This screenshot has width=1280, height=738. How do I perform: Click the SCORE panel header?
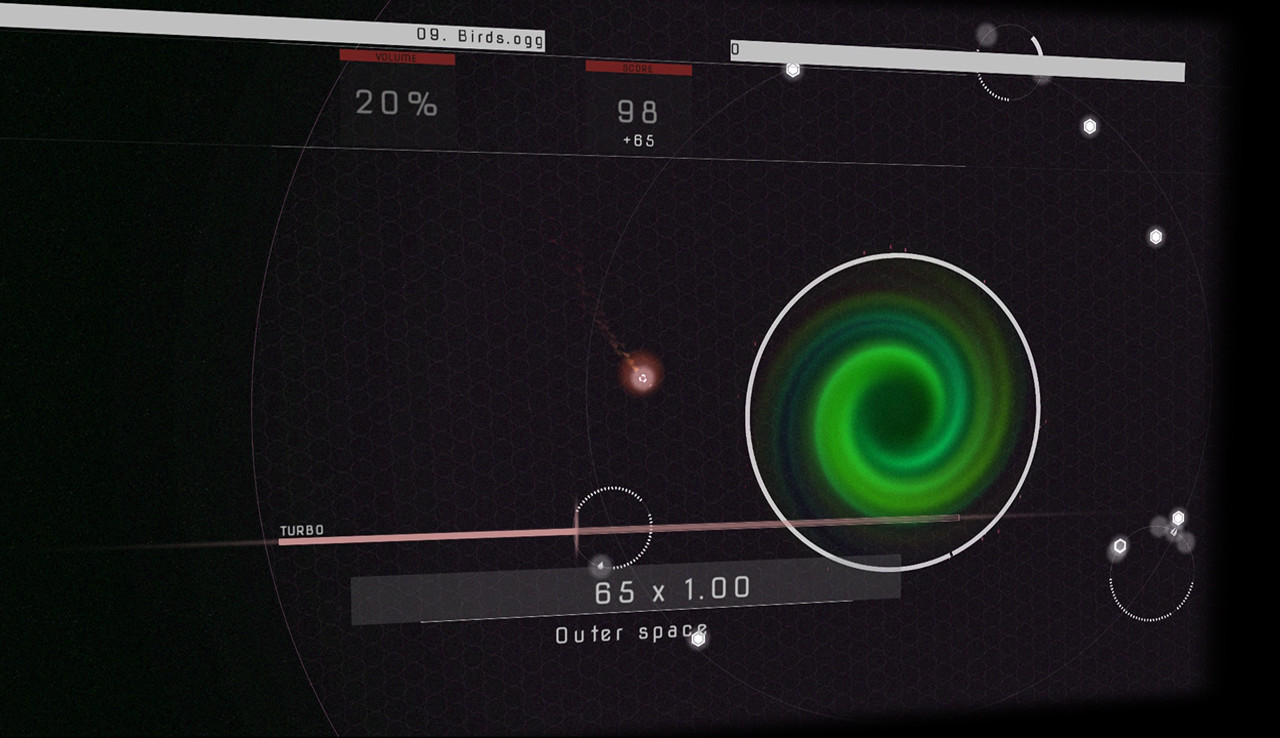click(637, 70)
